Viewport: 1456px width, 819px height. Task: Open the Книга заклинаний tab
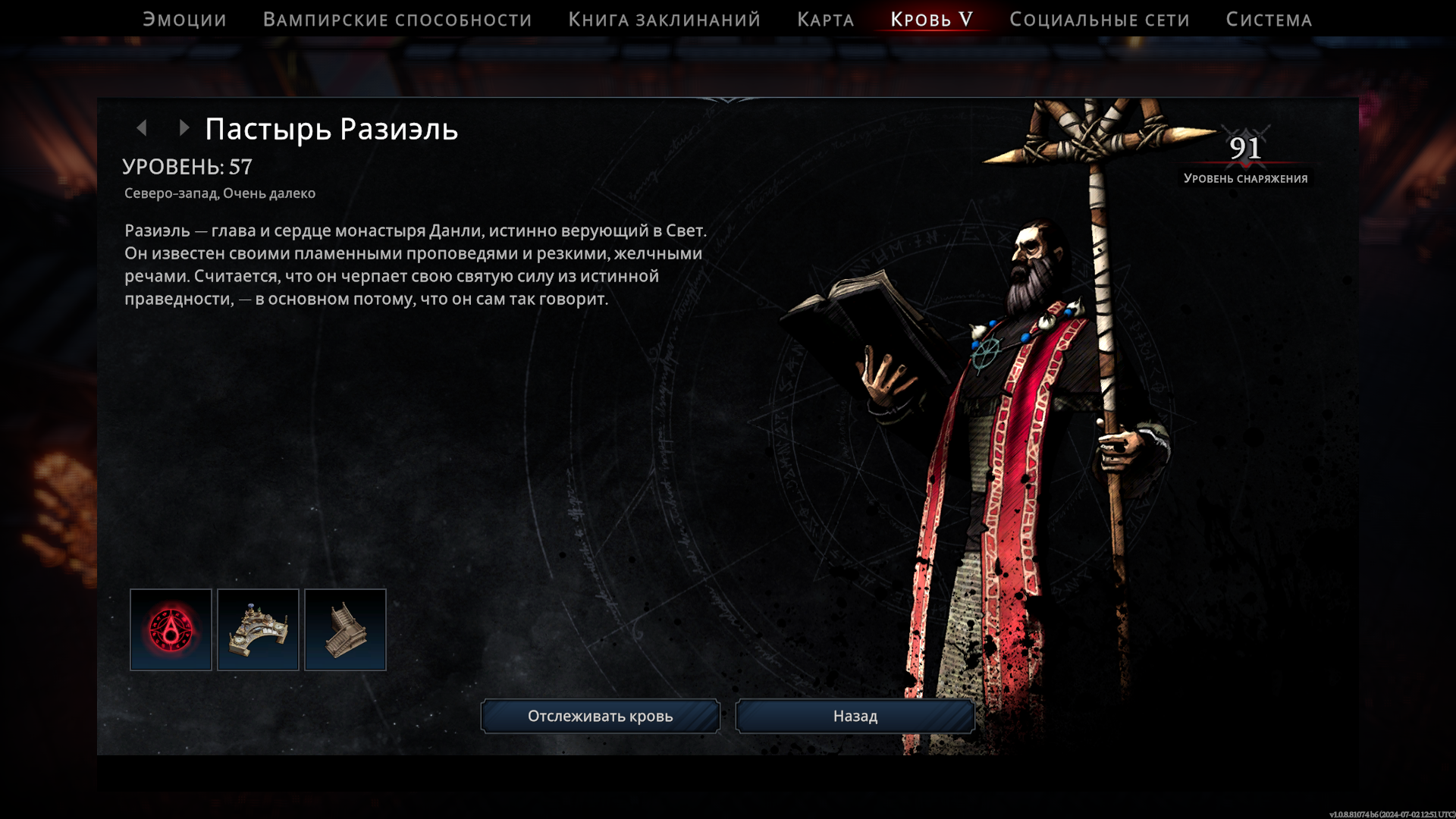point(664,20)
